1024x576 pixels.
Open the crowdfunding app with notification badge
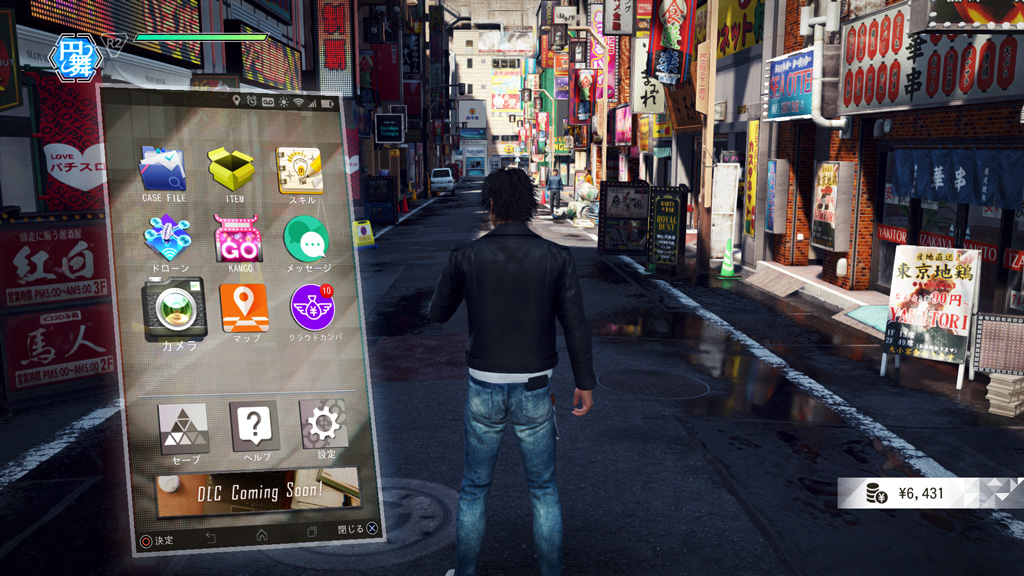(312, 308)
